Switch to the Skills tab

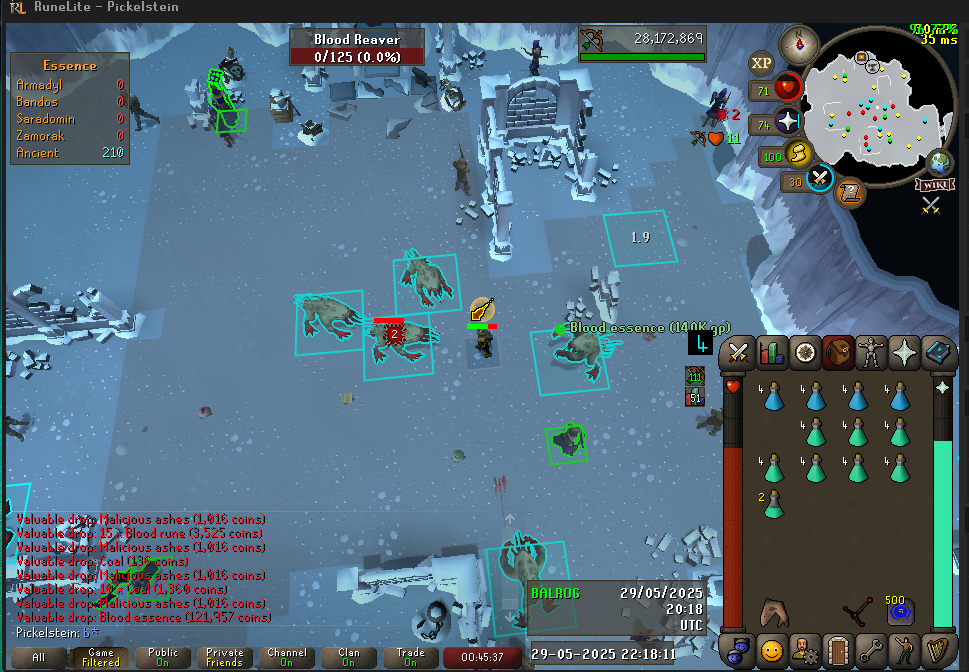[x=771, y=353]
